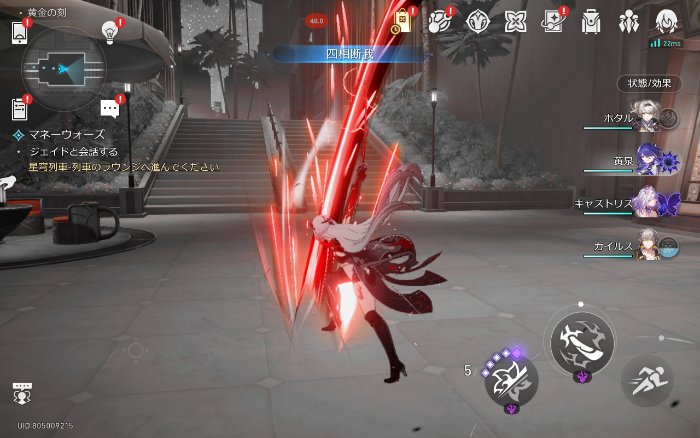Switch to party member キャストリス
700x438 pixels.
pos(646,203)
